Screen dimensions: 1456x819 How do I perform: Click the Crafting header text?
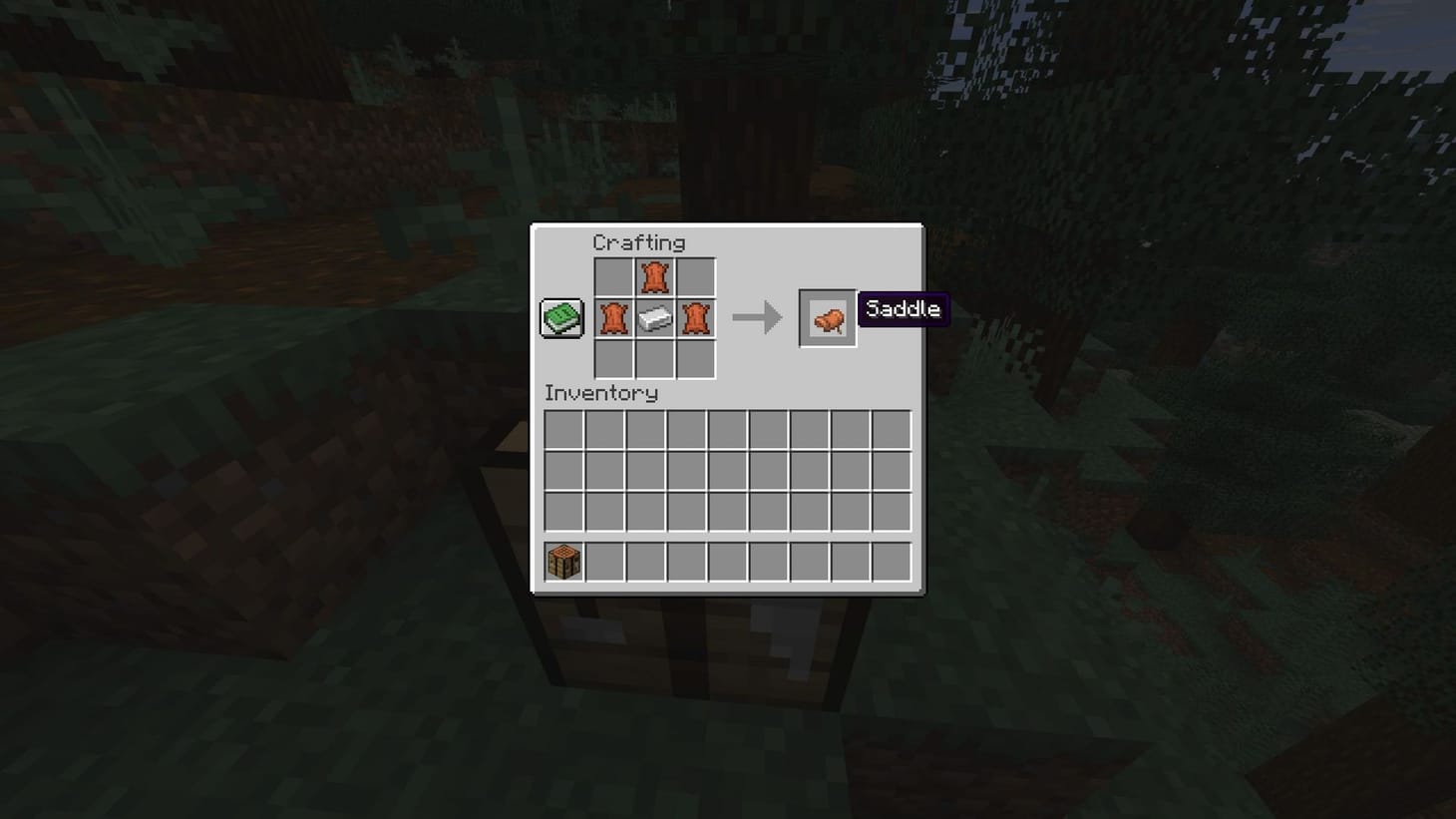[x=639, y=242]
